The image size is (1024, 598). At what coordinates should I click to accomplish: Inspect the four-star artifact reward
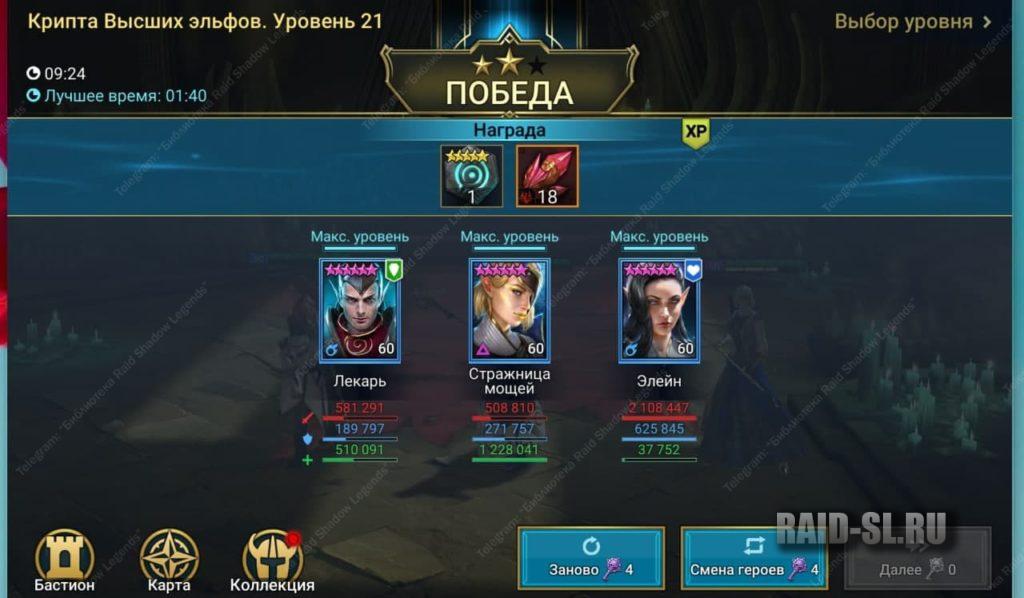pyautogui.click(x=471, y=176)
